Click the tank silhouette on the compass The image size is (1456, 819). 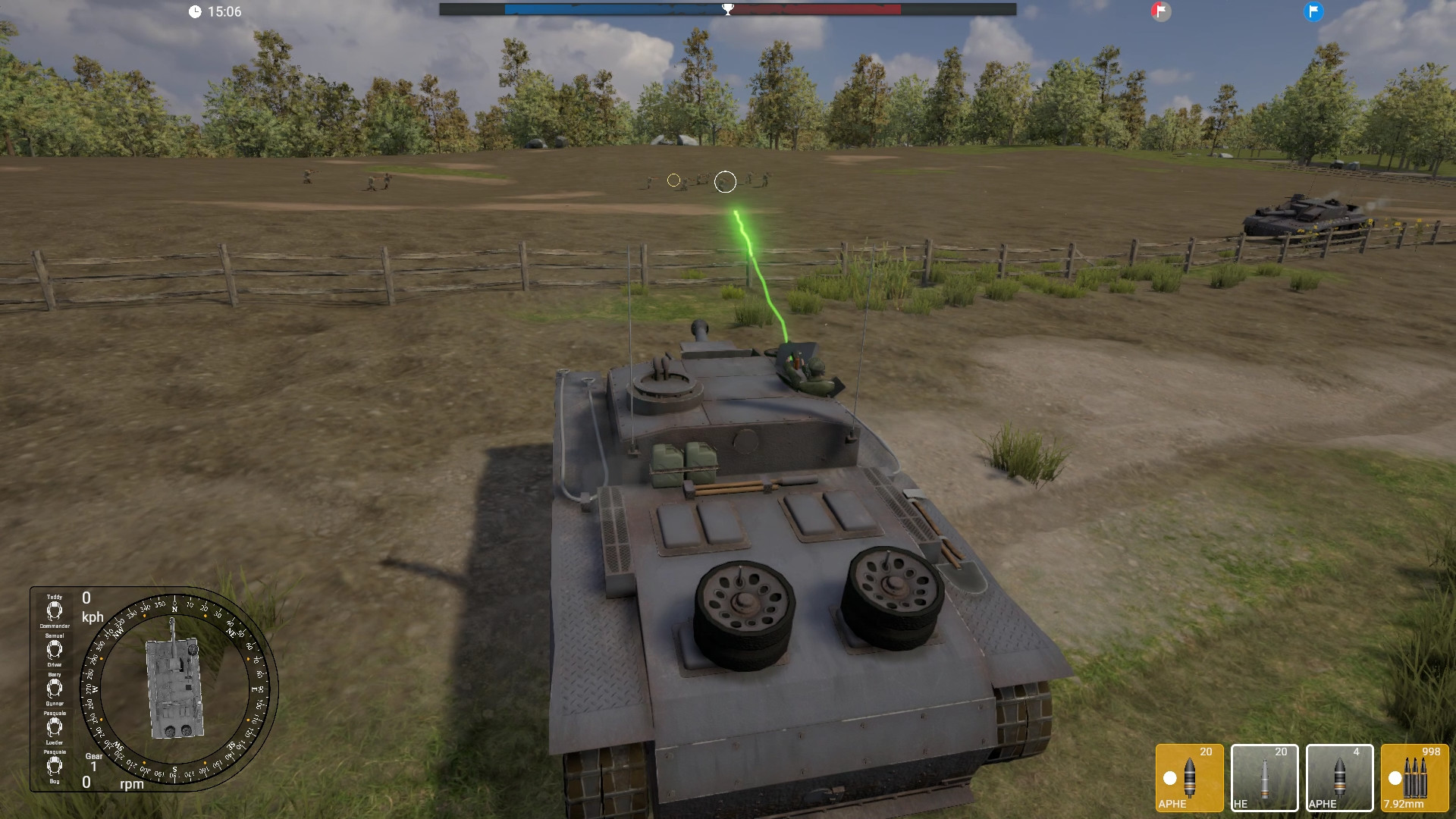pos(176,686)
